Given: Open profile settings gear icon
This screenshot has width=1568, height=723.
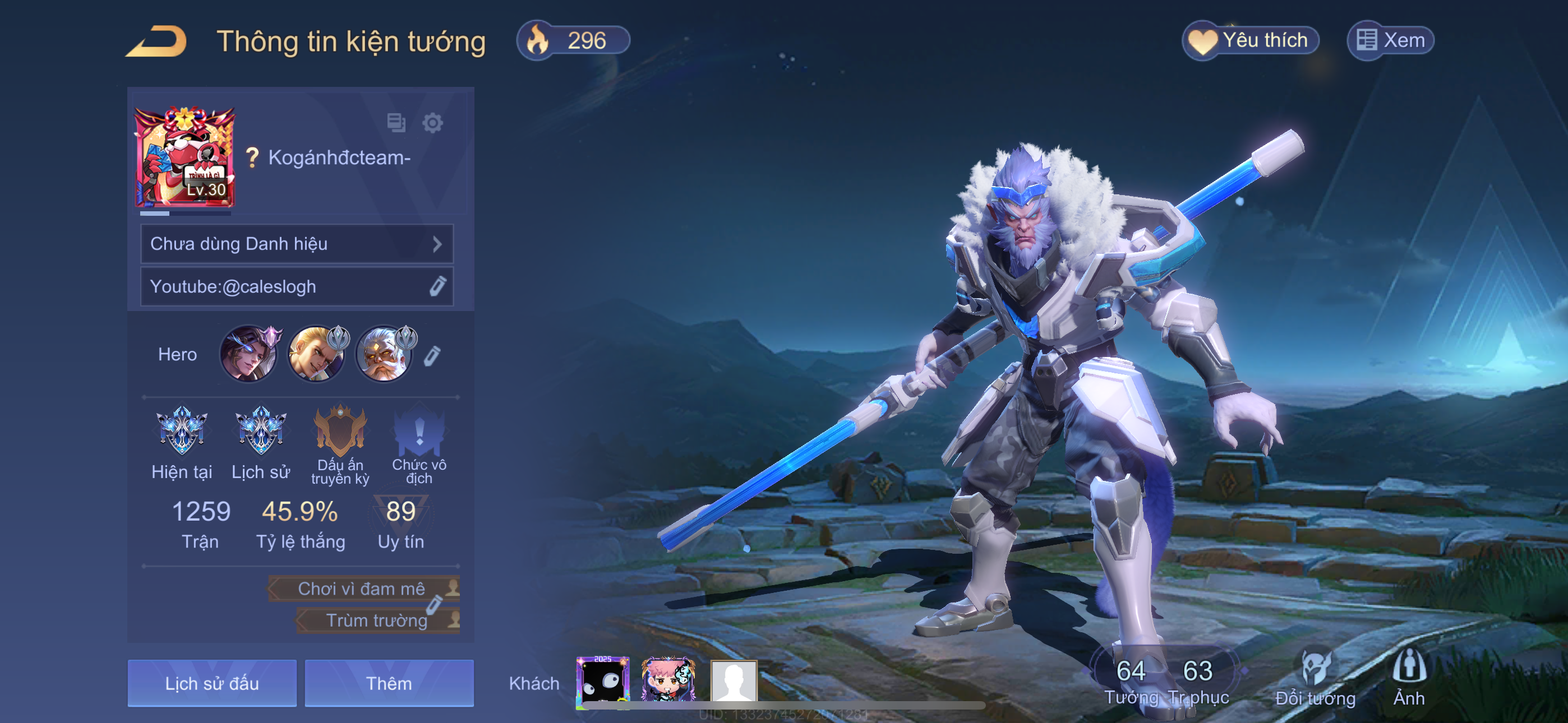Looking at the screenshot, I should click(x=432, y=123).
